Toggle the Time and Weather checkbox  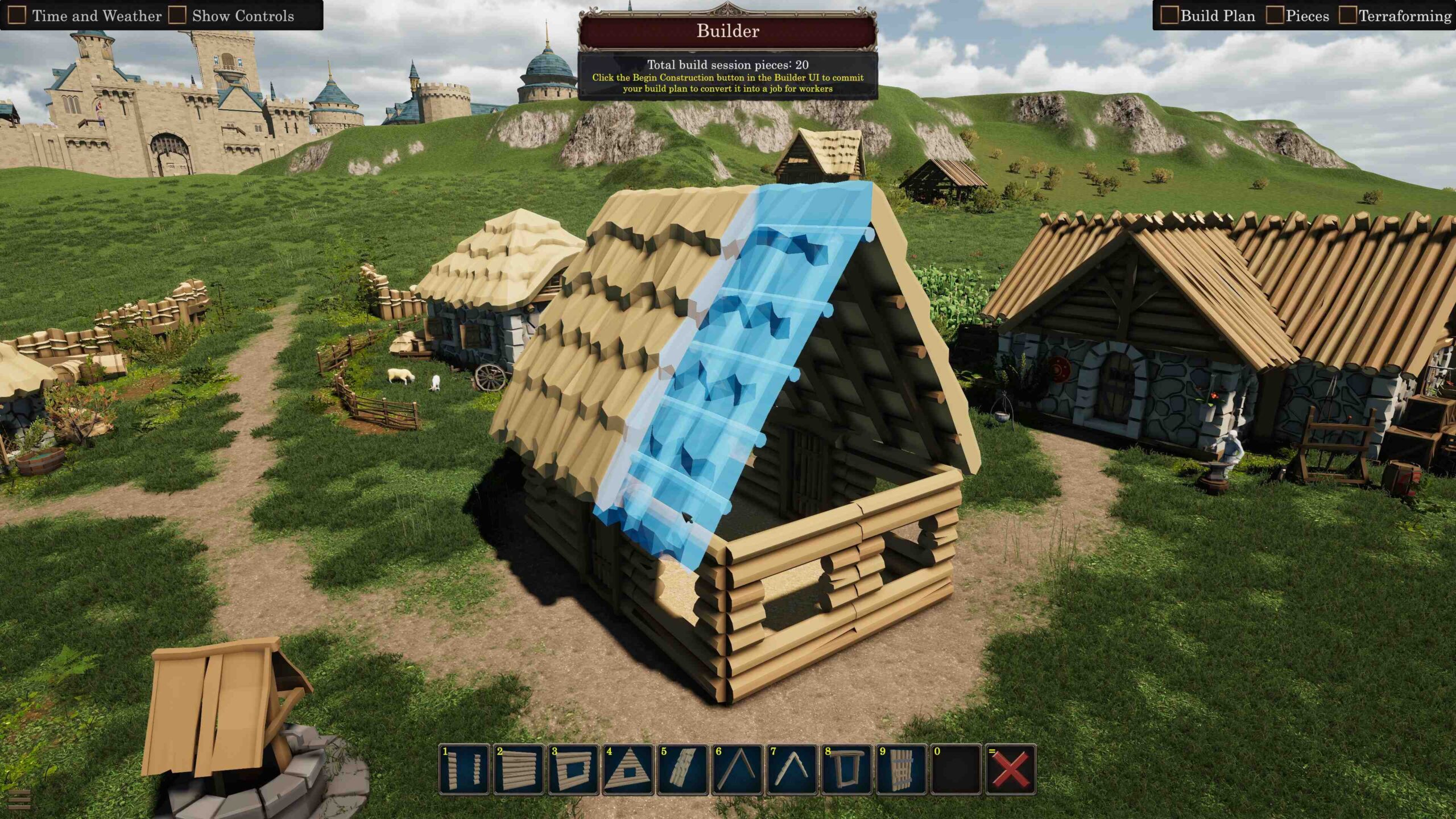tap(17, 15)
